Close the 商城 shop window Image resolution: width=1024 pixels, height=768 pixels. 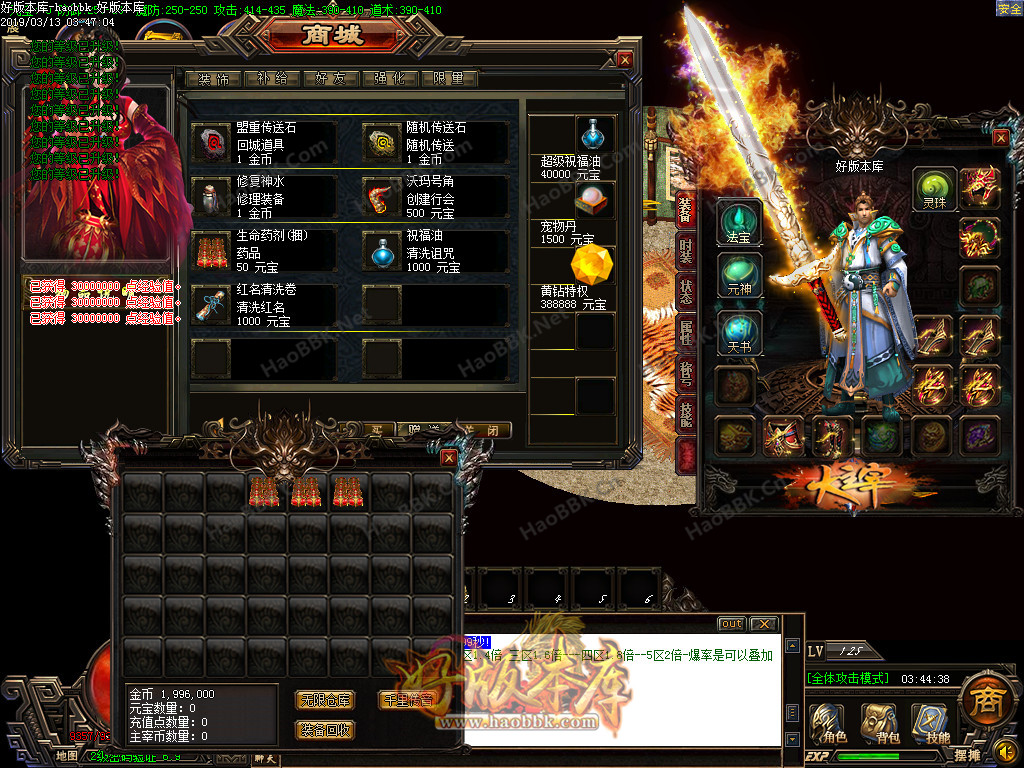625,60
